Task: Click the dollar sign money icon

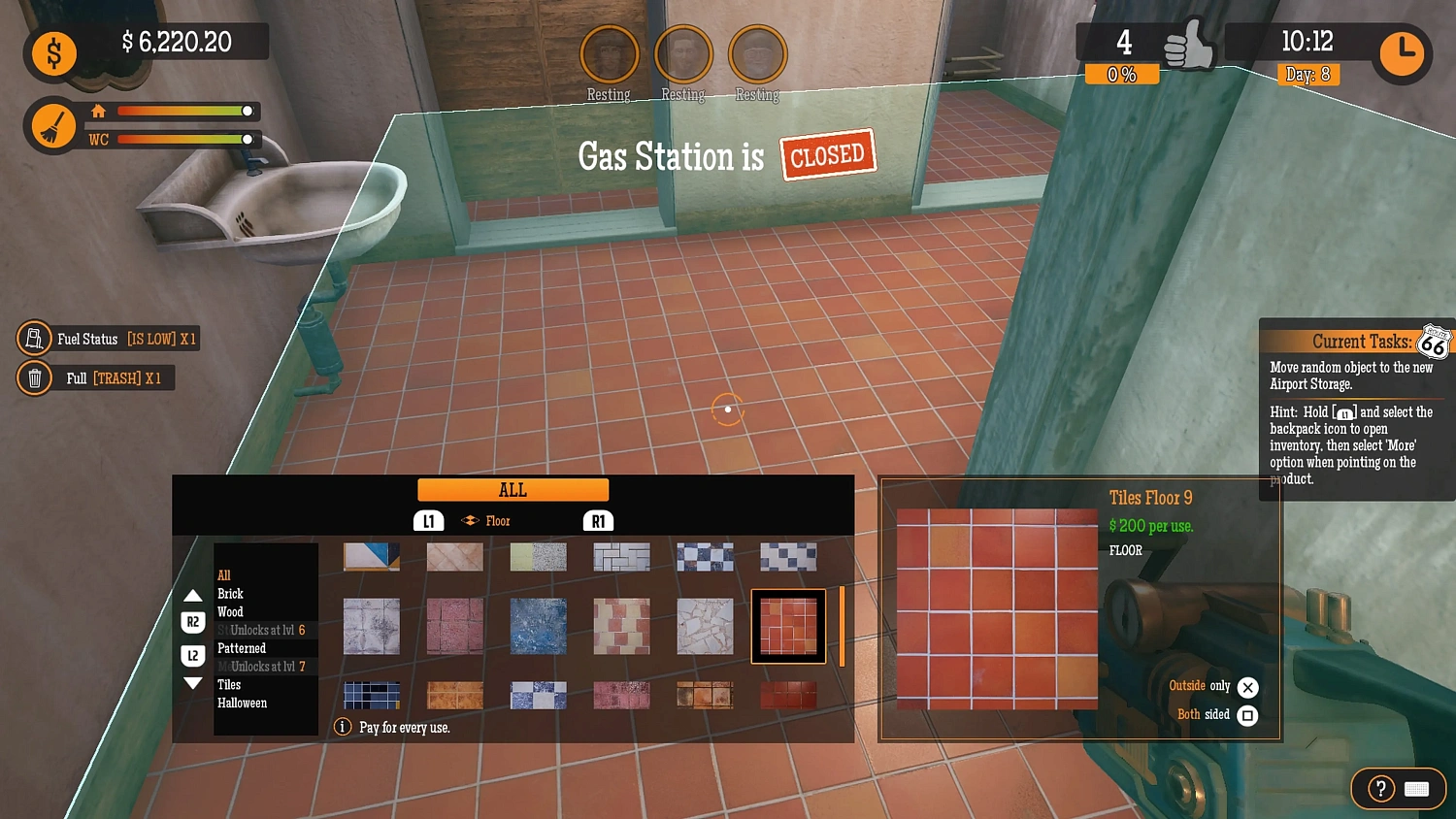Action: (53, 53)
